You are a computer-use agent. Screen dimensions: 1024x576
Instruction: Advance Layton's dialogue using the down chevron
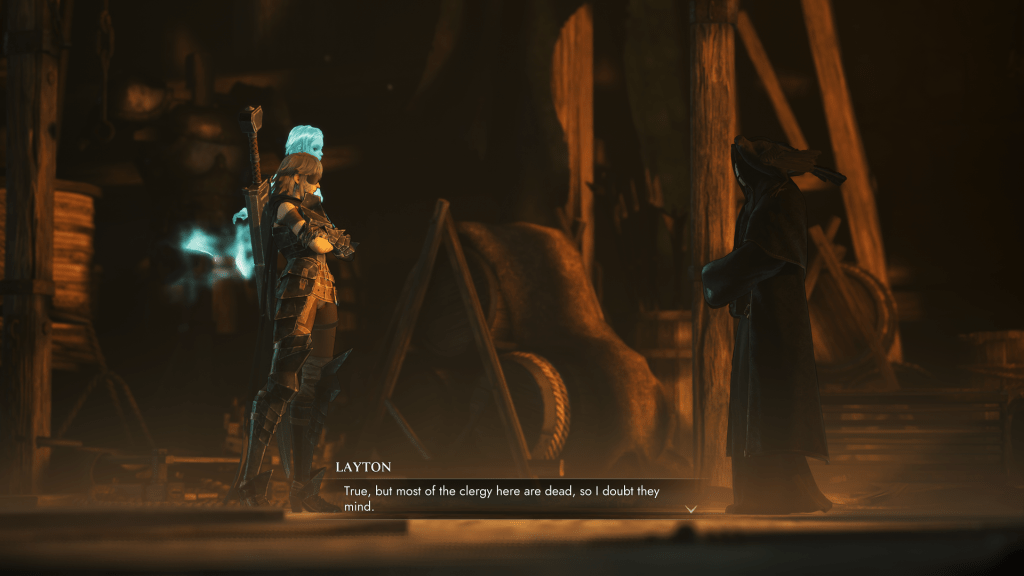tap(690, 508)
